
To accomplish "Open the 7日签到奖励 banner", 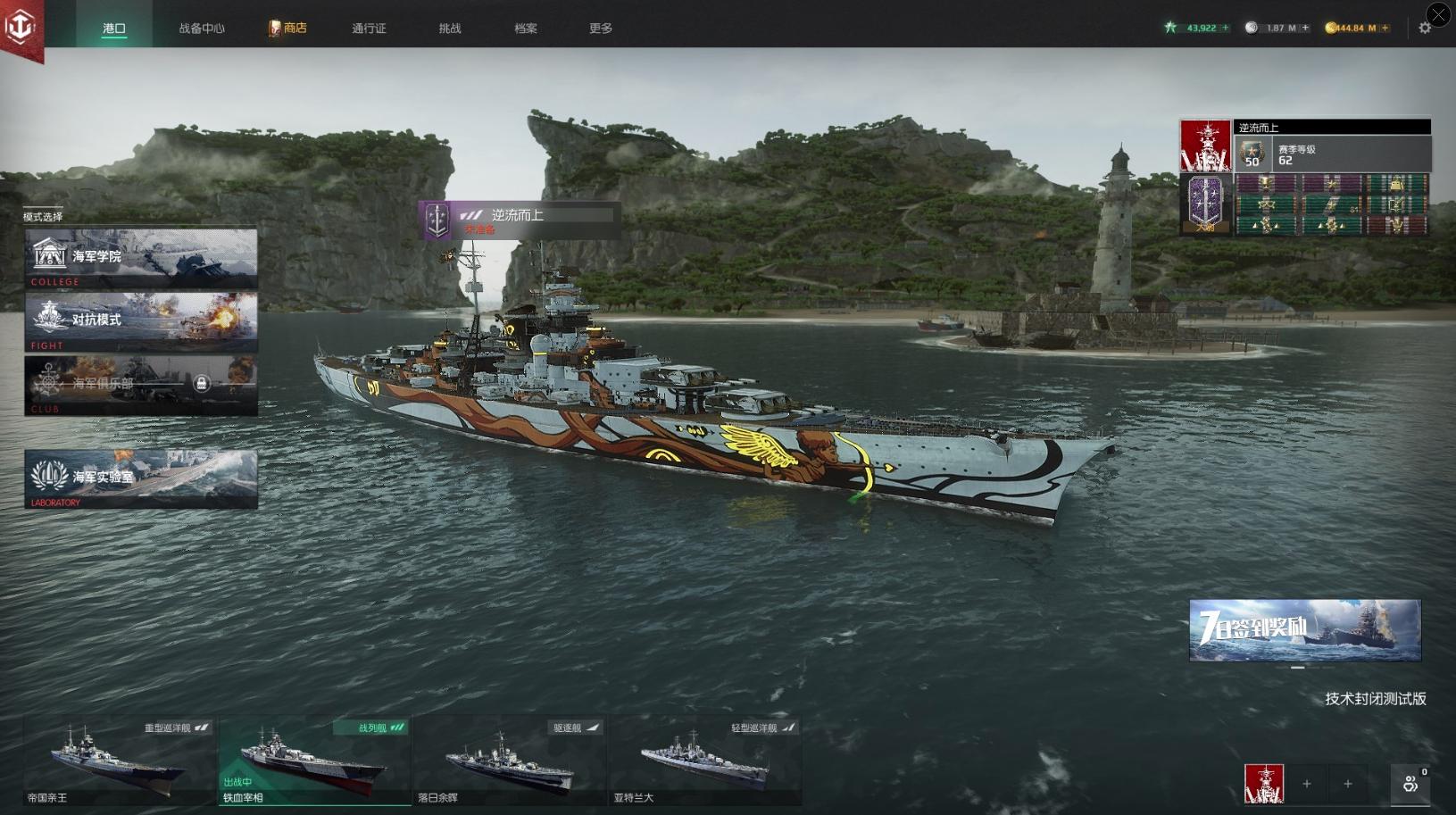I will click(1304, 630).
